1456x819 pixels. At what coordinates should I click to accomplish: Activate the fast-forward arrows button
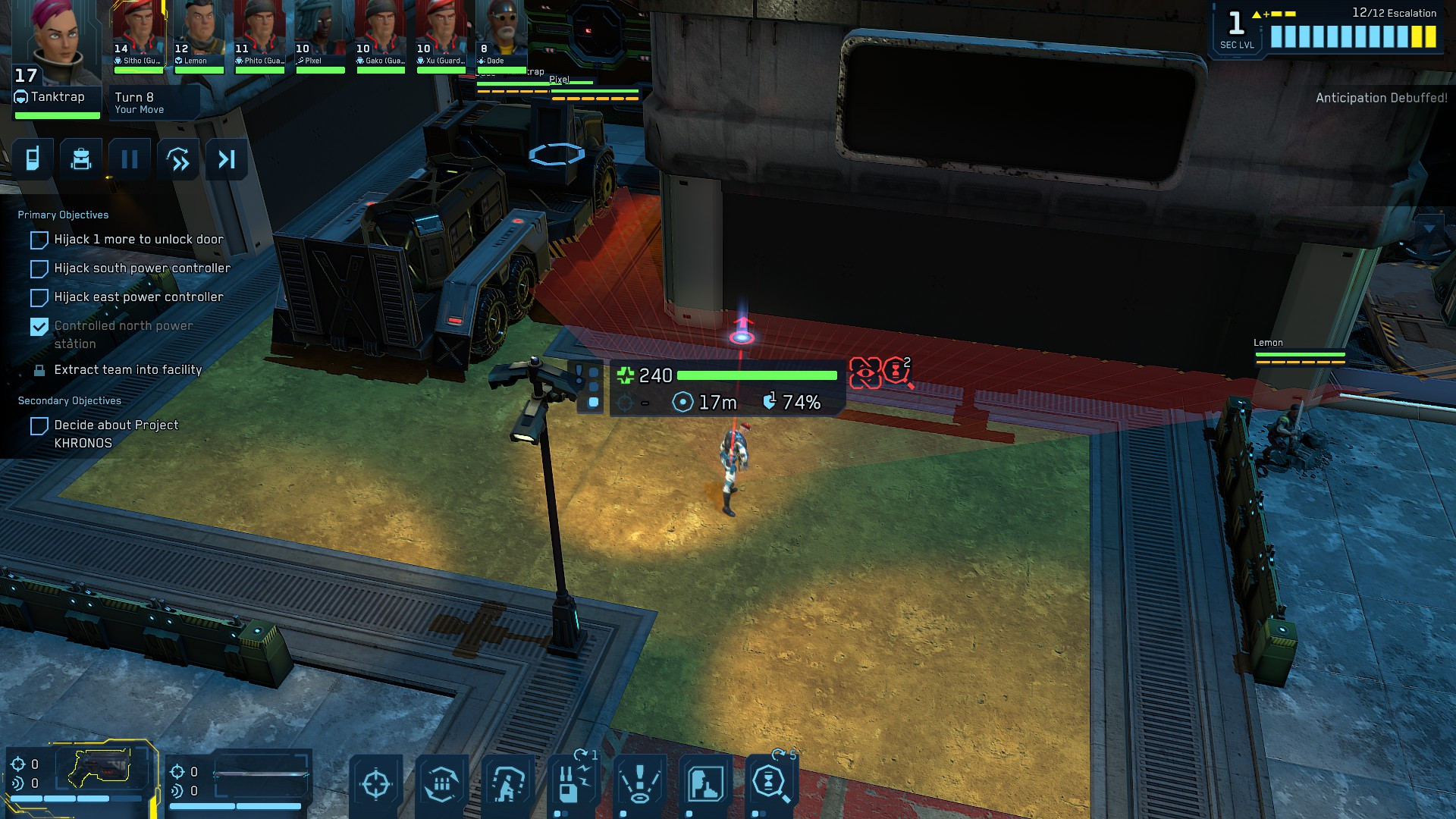[178, 159]
